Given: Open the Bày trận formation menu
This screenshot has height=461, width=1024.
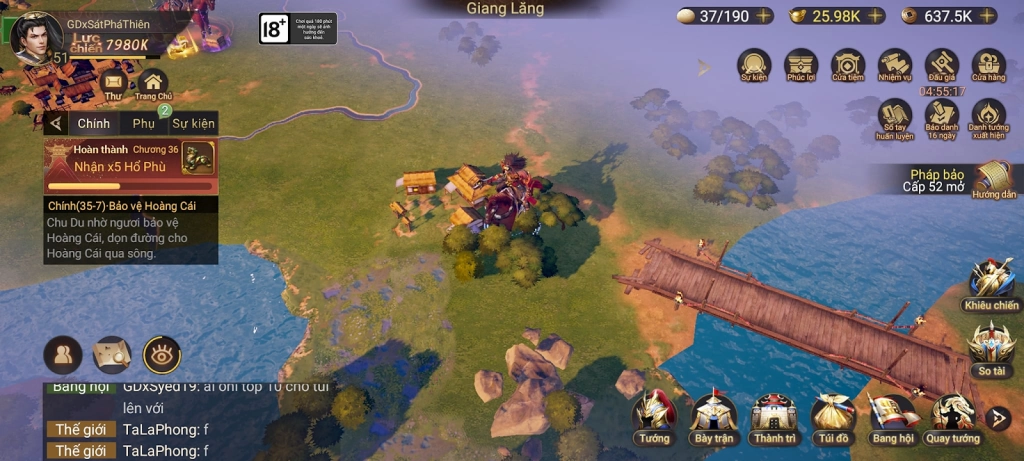Looking at the screenshot, I should tap(714, 414).
